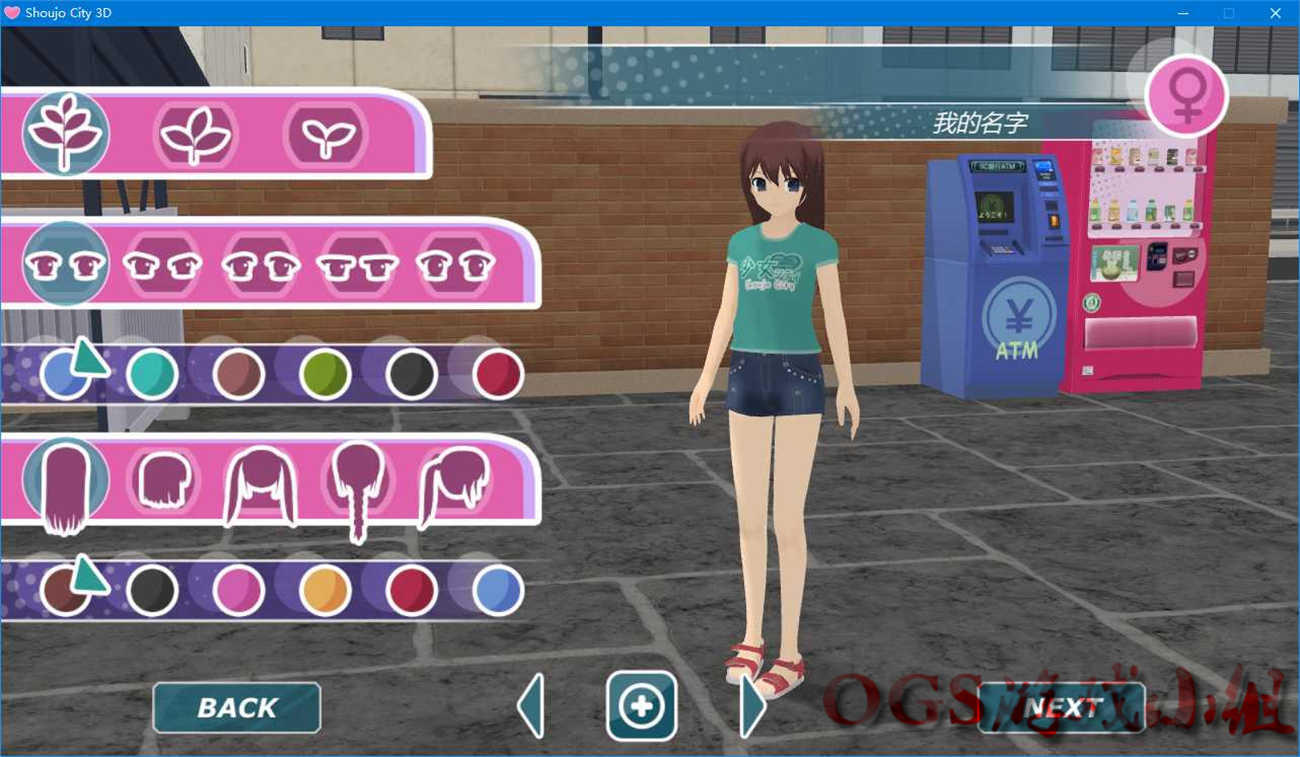Screen dimensions: 1300x757
Task: Pick the pink hair color
Action: [x=239, y=590]
